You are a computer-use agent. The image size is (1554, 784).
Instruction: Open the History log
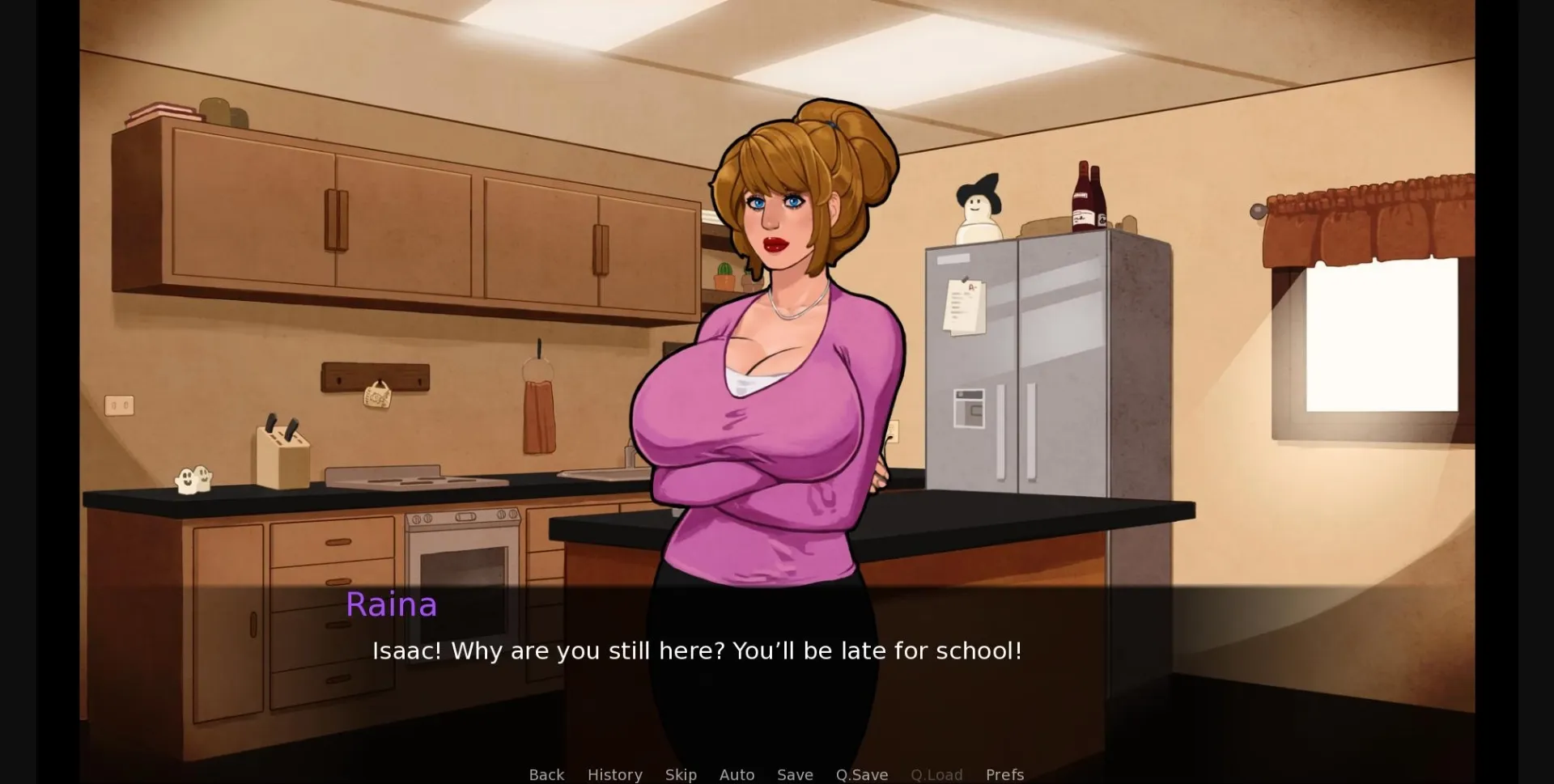pos(614,774)
